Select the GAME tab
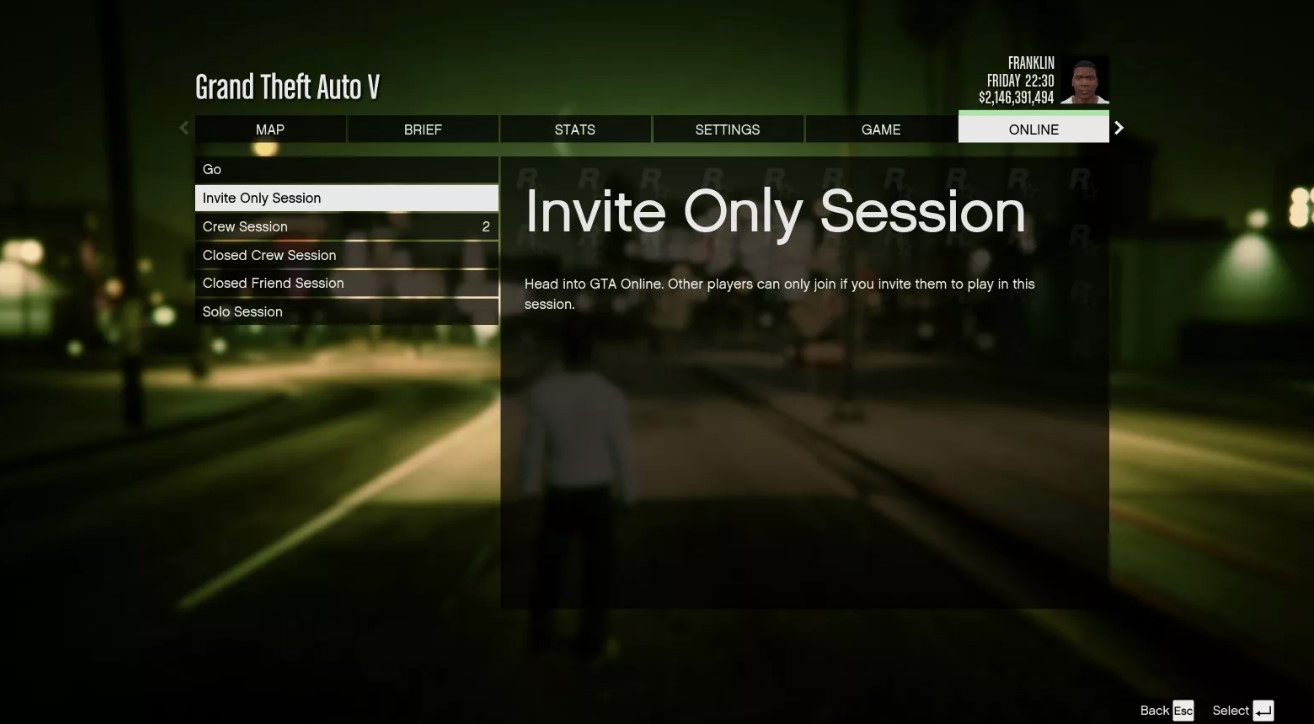1314x724 pixels. click(880, 129)
